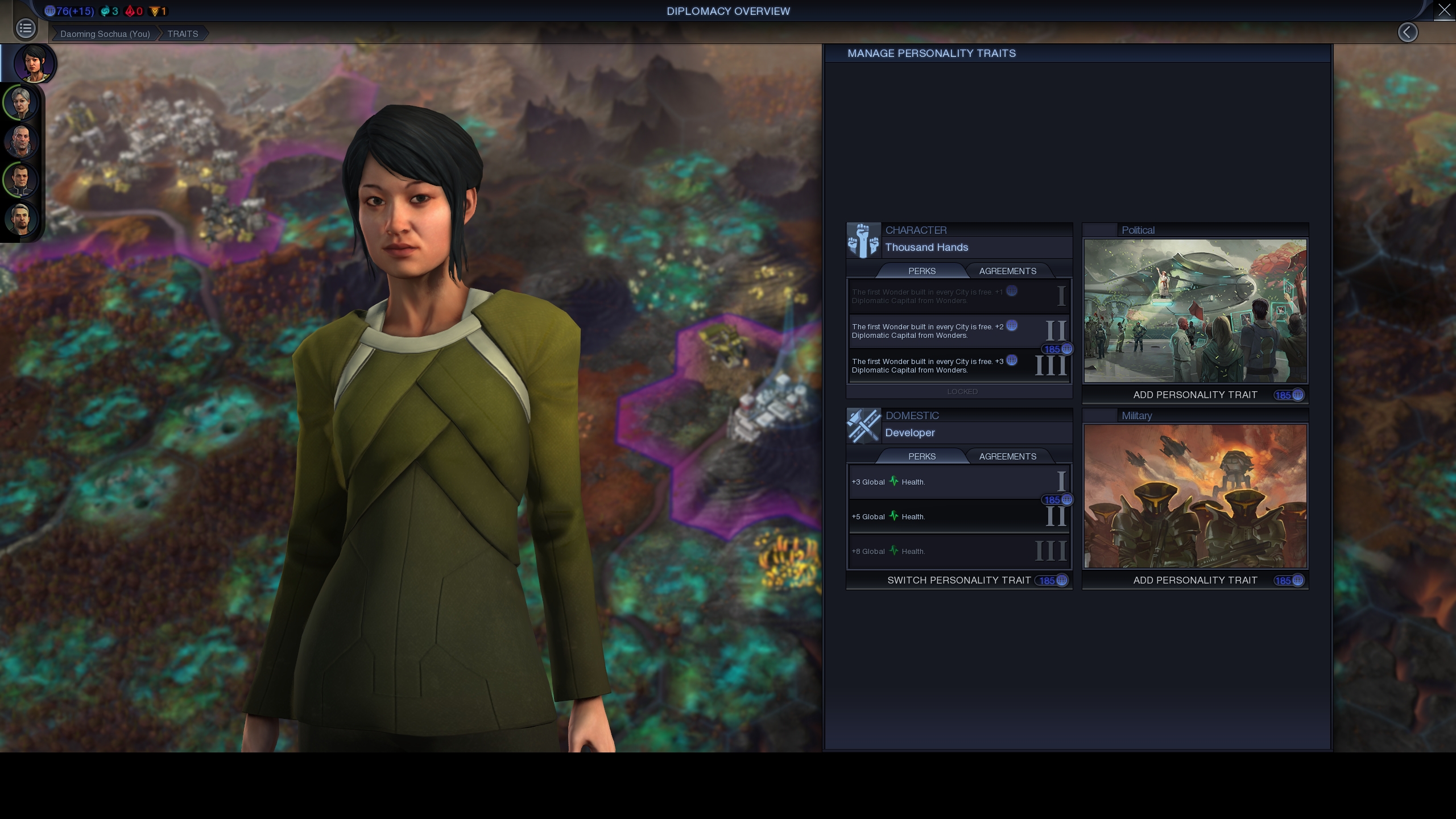Open the Domestic trait Agreements tab
This screenshot has width=1456, height=819.
click(x=1007, y=457)
